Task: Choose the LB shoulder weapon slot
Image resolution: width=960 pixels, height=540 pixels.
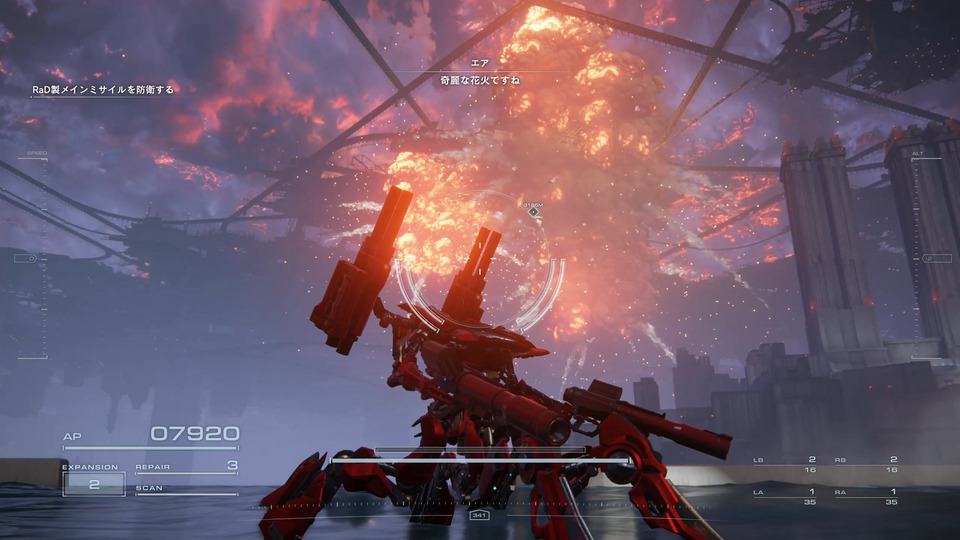Action: [x=784, y=464]
